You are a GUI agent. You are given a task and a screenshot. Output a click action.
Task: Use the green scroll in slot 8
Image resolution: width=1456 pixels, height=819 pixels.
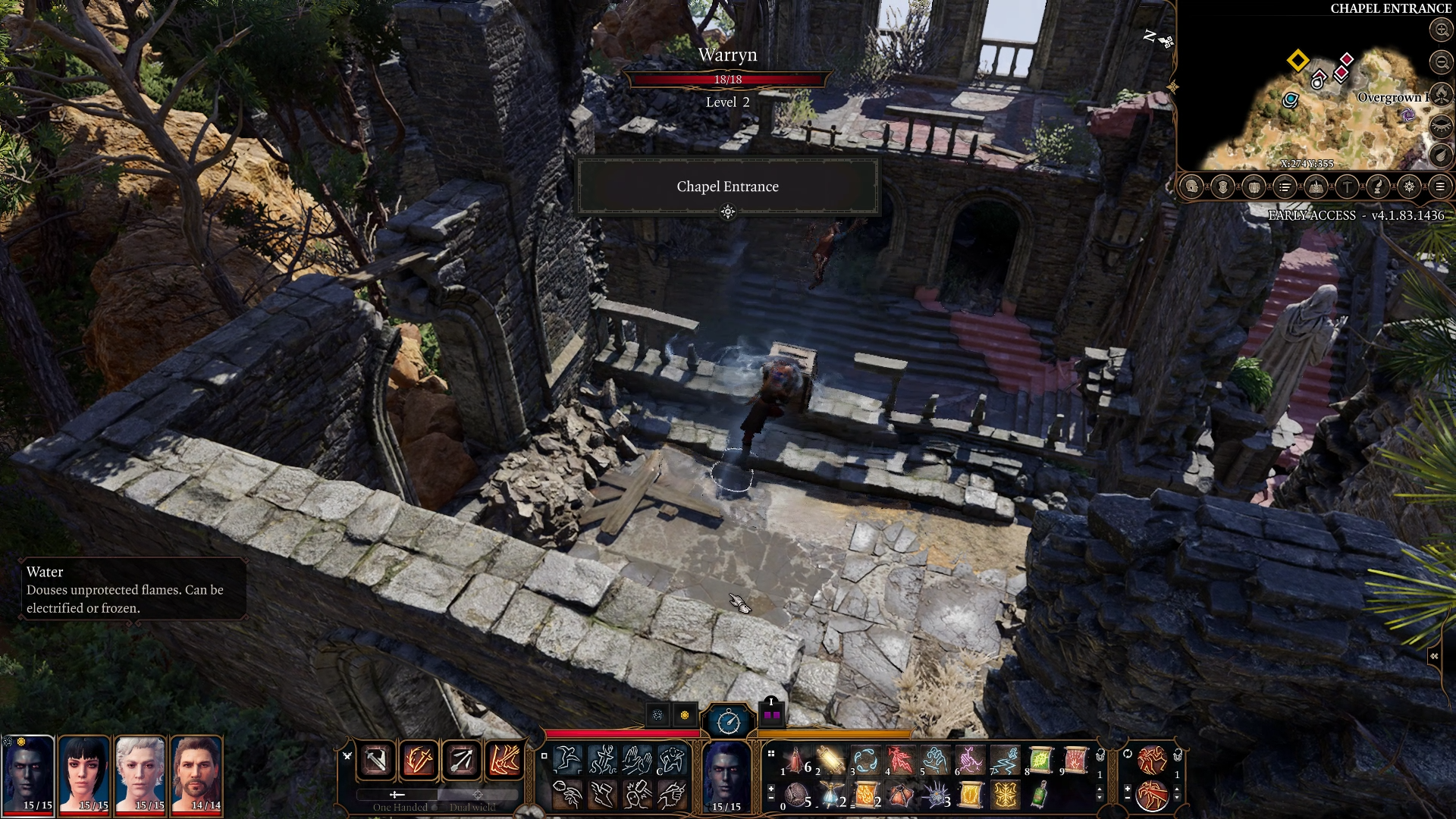pyautogui.click(x=1040, y=760)
